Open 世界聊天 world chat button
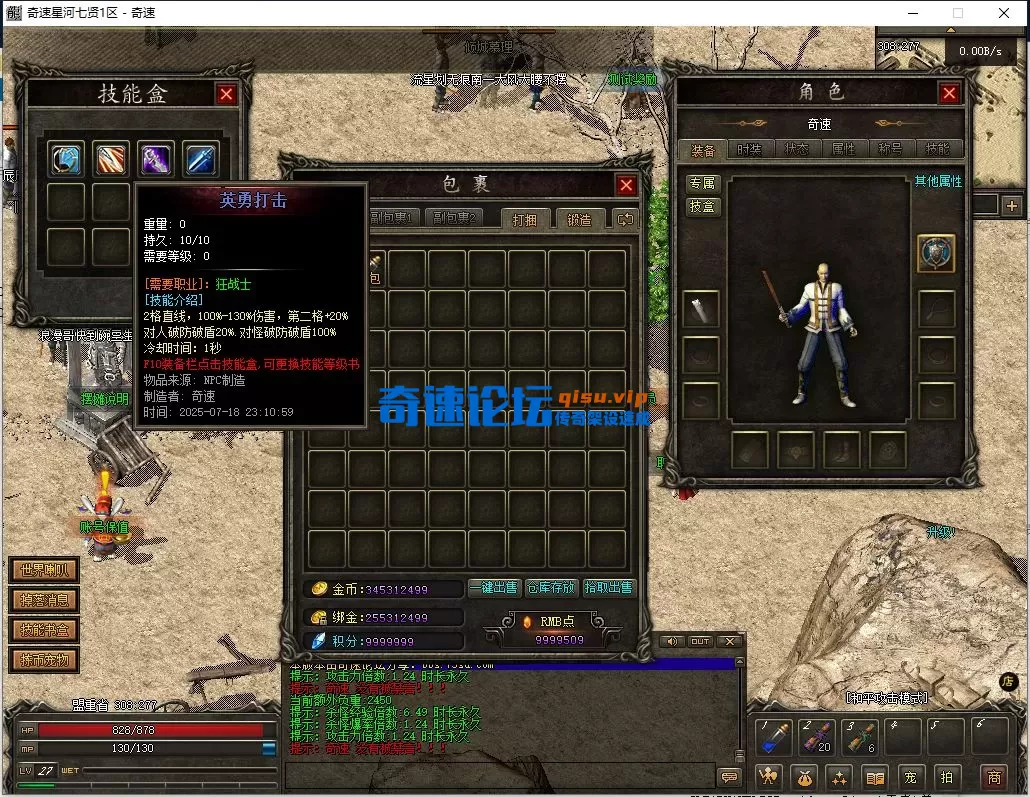The width and height of the screenshot is (1030, 797). pos(44,571)
